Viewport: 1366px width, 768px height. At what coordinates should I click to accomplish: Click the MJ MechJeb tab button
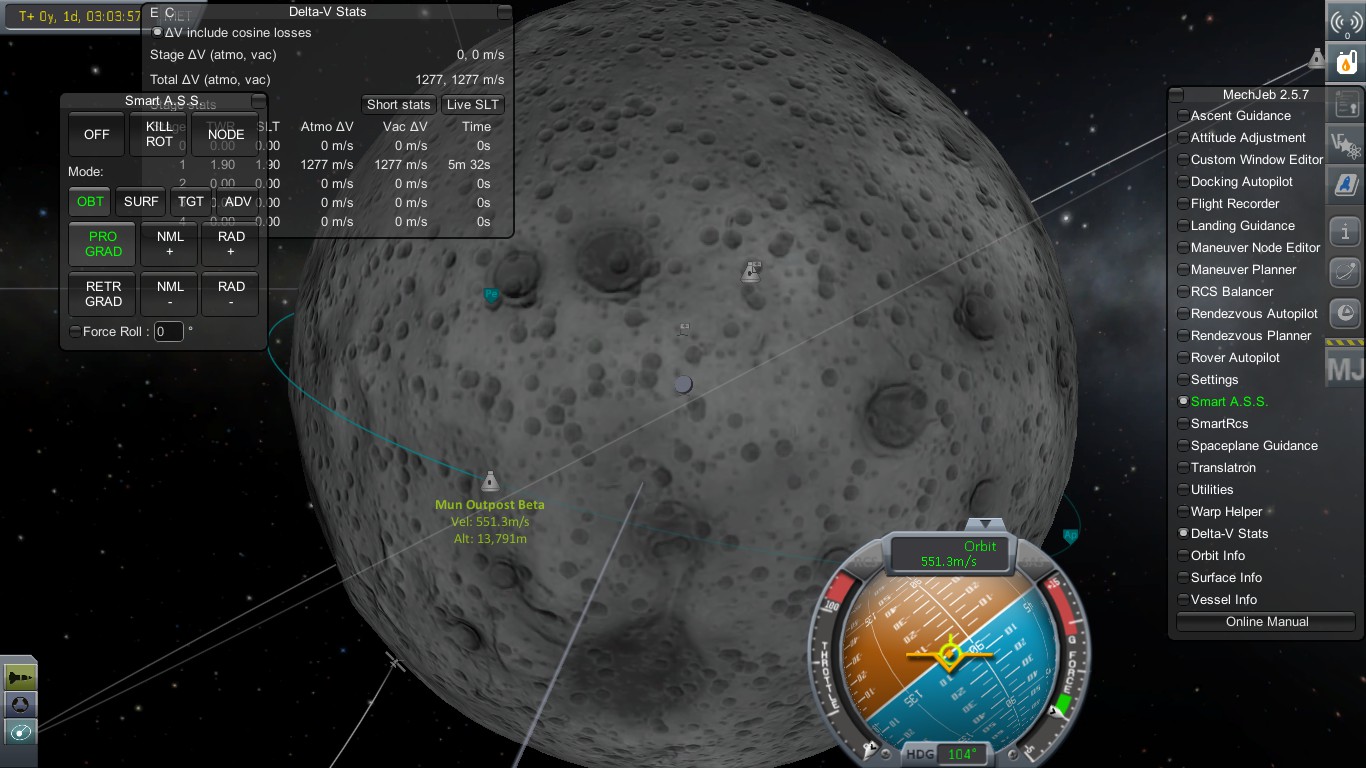point(1345,368)
